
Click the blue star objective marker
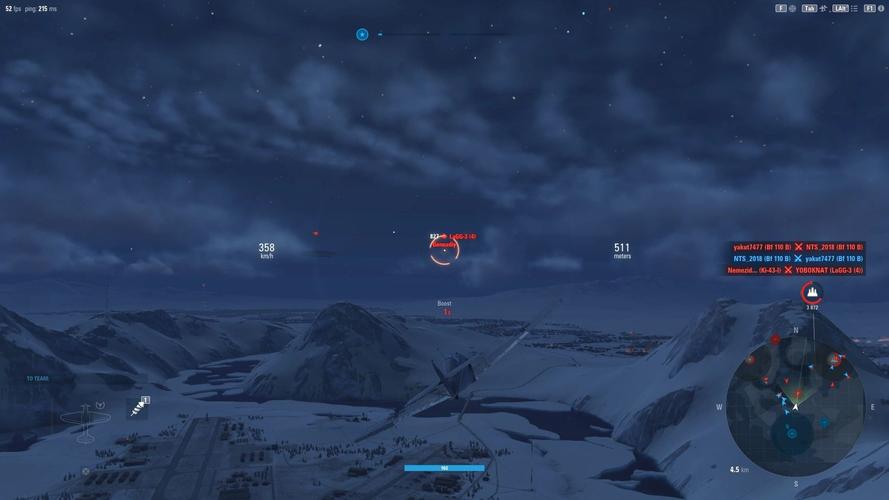362,34
